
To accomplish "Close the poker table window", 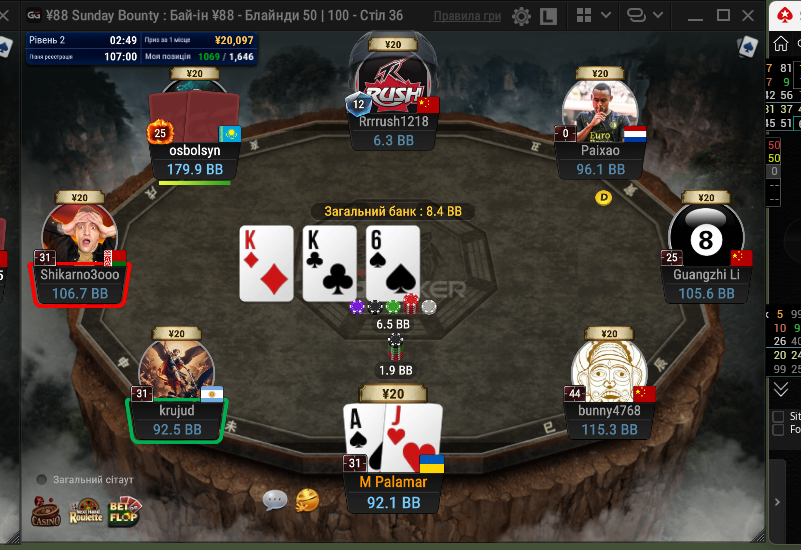I will coord(751,15).
